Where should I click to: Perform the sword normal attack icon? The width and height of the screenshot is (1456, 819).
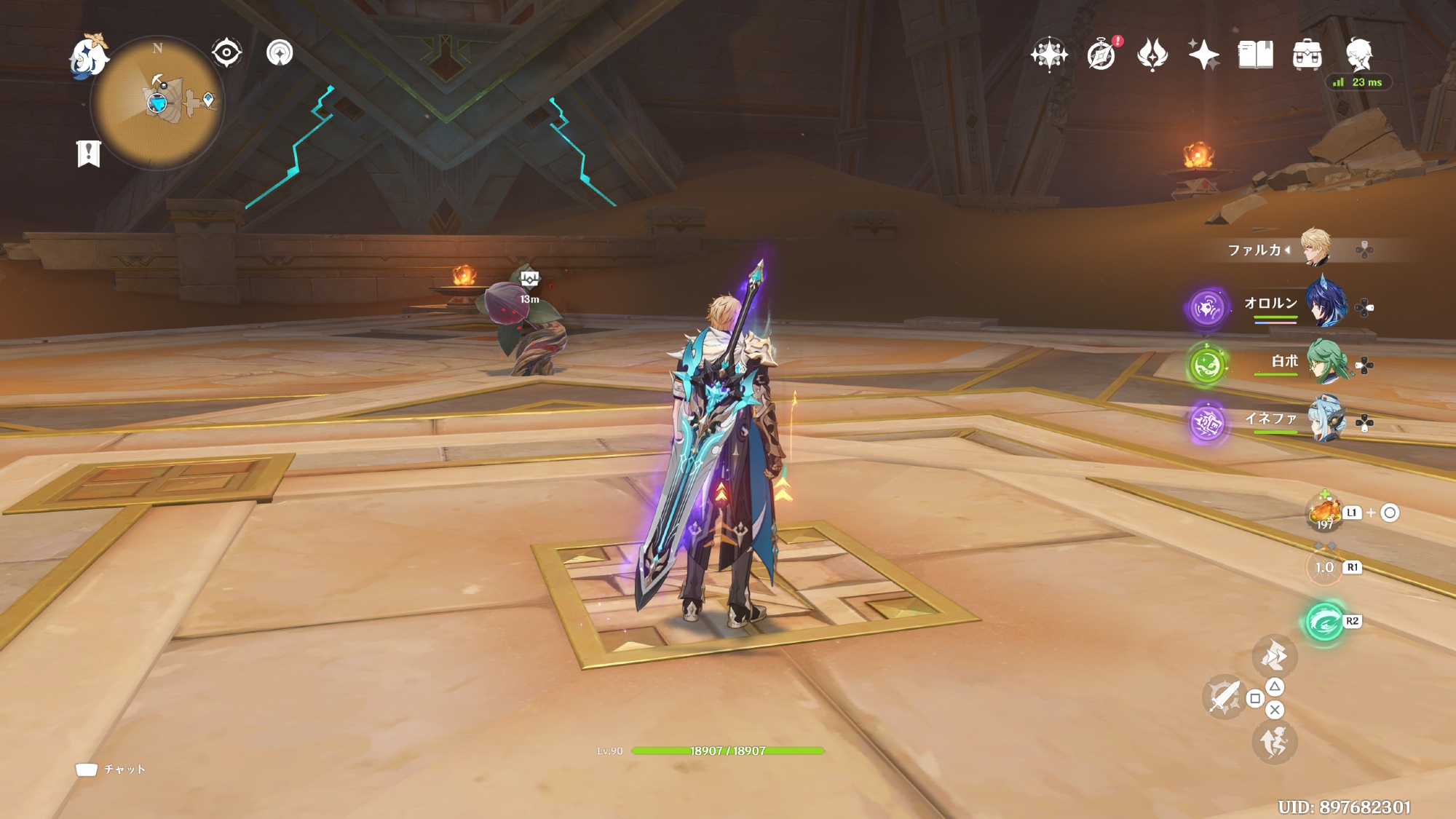1224,697
